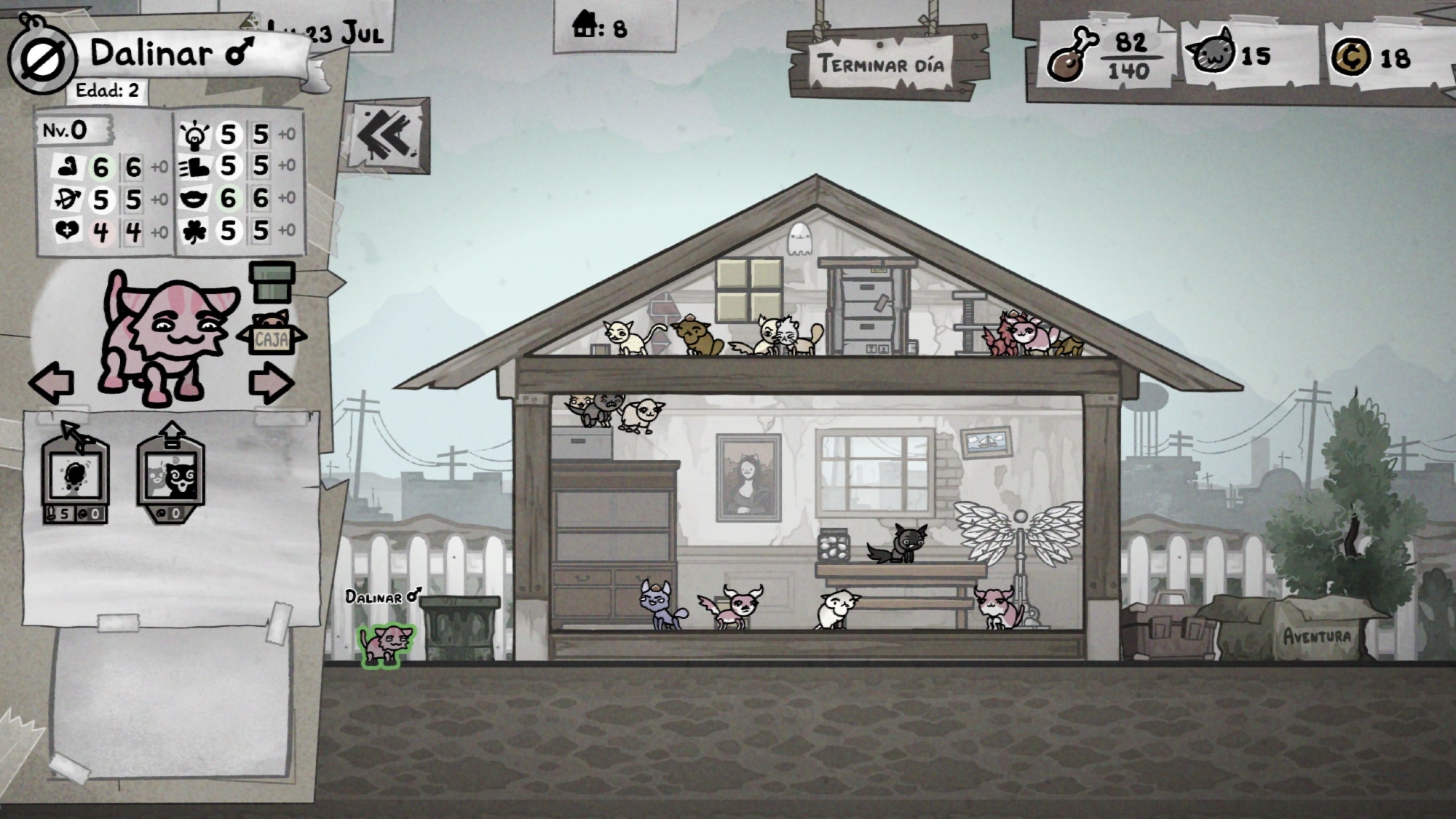Image resolution: width=1456 pixels, height=819 pixels.
Task: Select the highlighted cat Dalinar outside
Action: (x=386, y=643)
